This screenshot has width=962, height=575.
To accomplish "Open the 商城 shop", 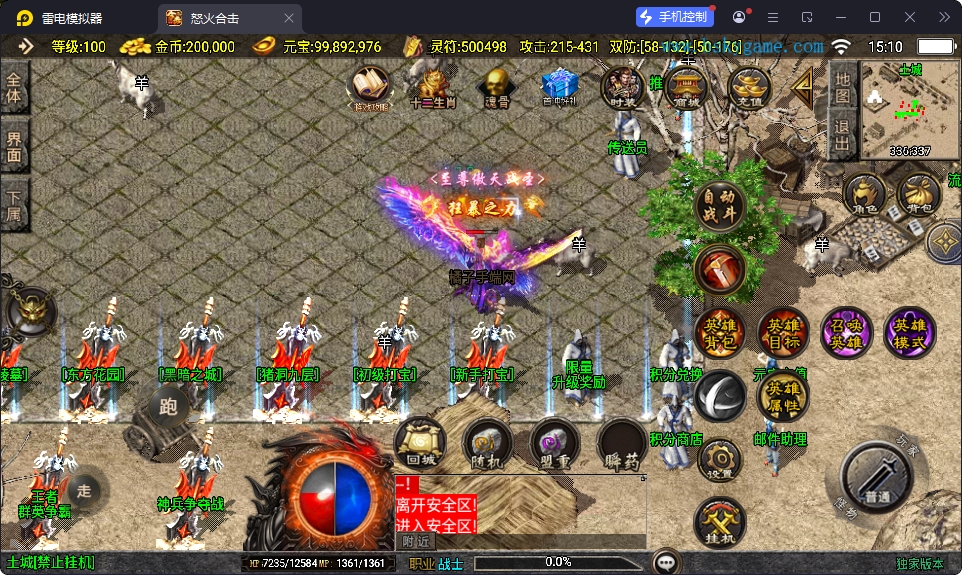I will pyautogui.click(x=686, y=88).
